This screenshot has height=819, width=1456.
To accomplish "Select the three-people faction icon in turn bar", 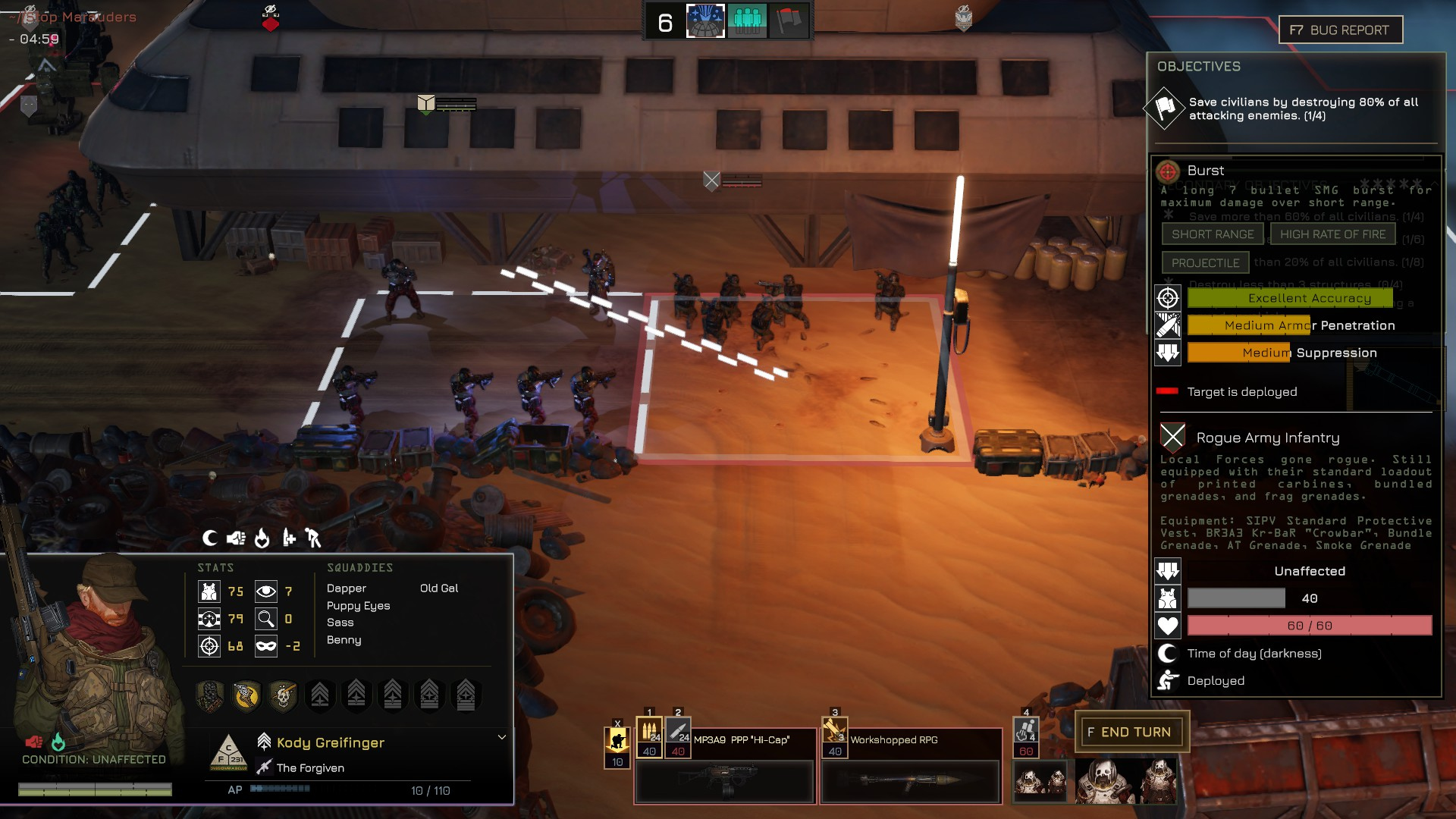I will tap(747, 21).
